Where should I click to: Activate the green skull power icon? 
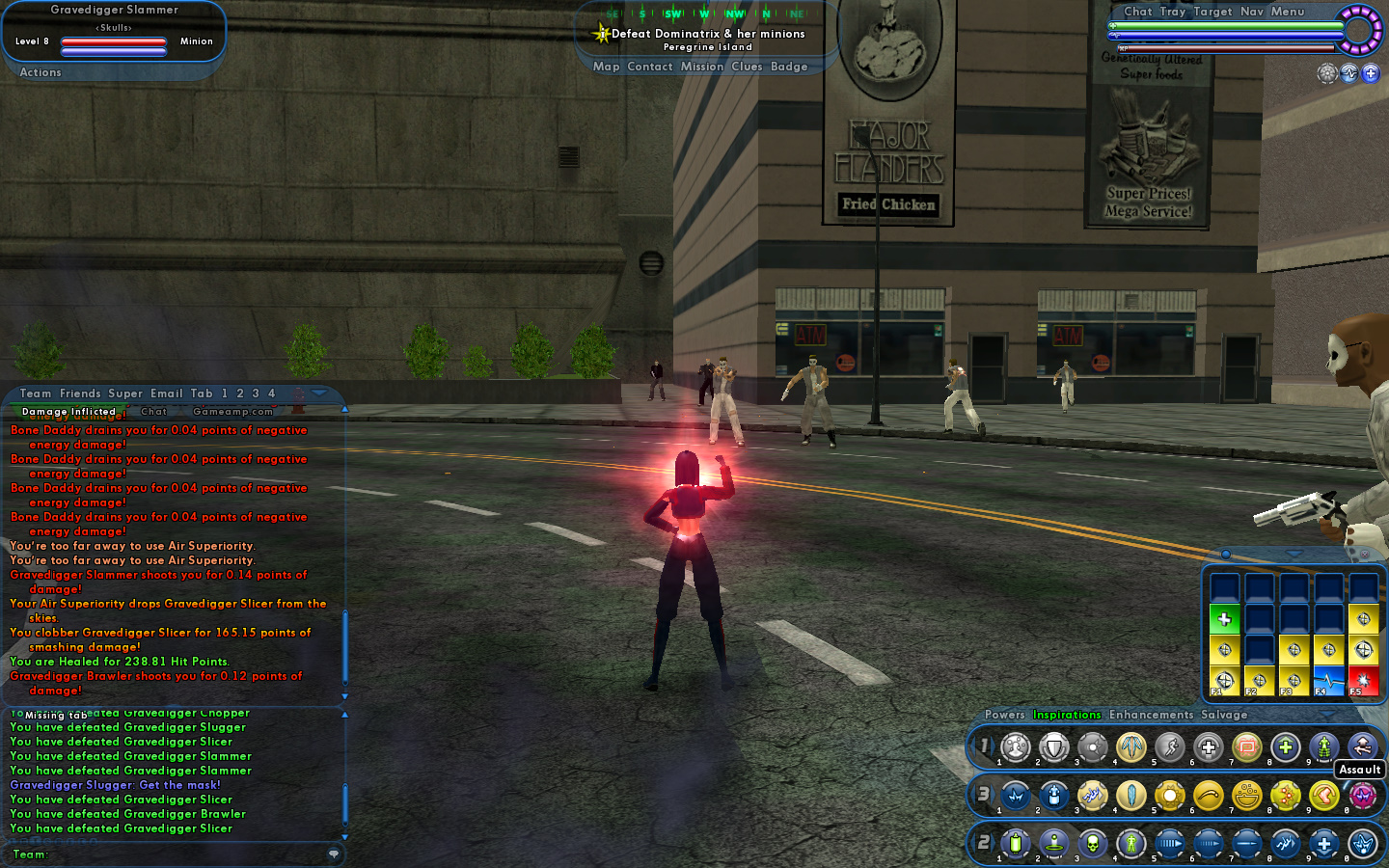[x=1092, y=844]
